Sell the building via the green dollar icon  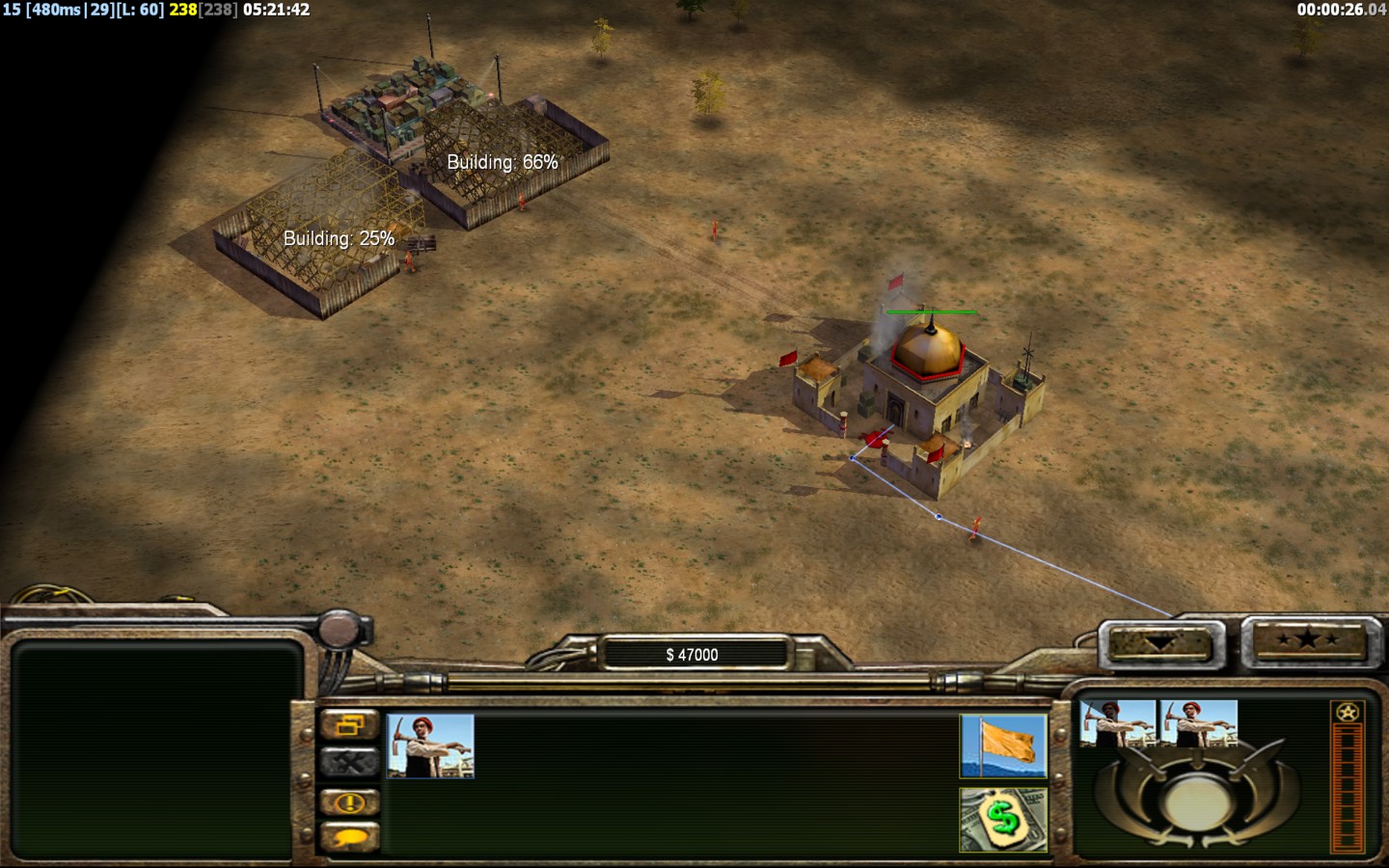tap(1003, 820)
